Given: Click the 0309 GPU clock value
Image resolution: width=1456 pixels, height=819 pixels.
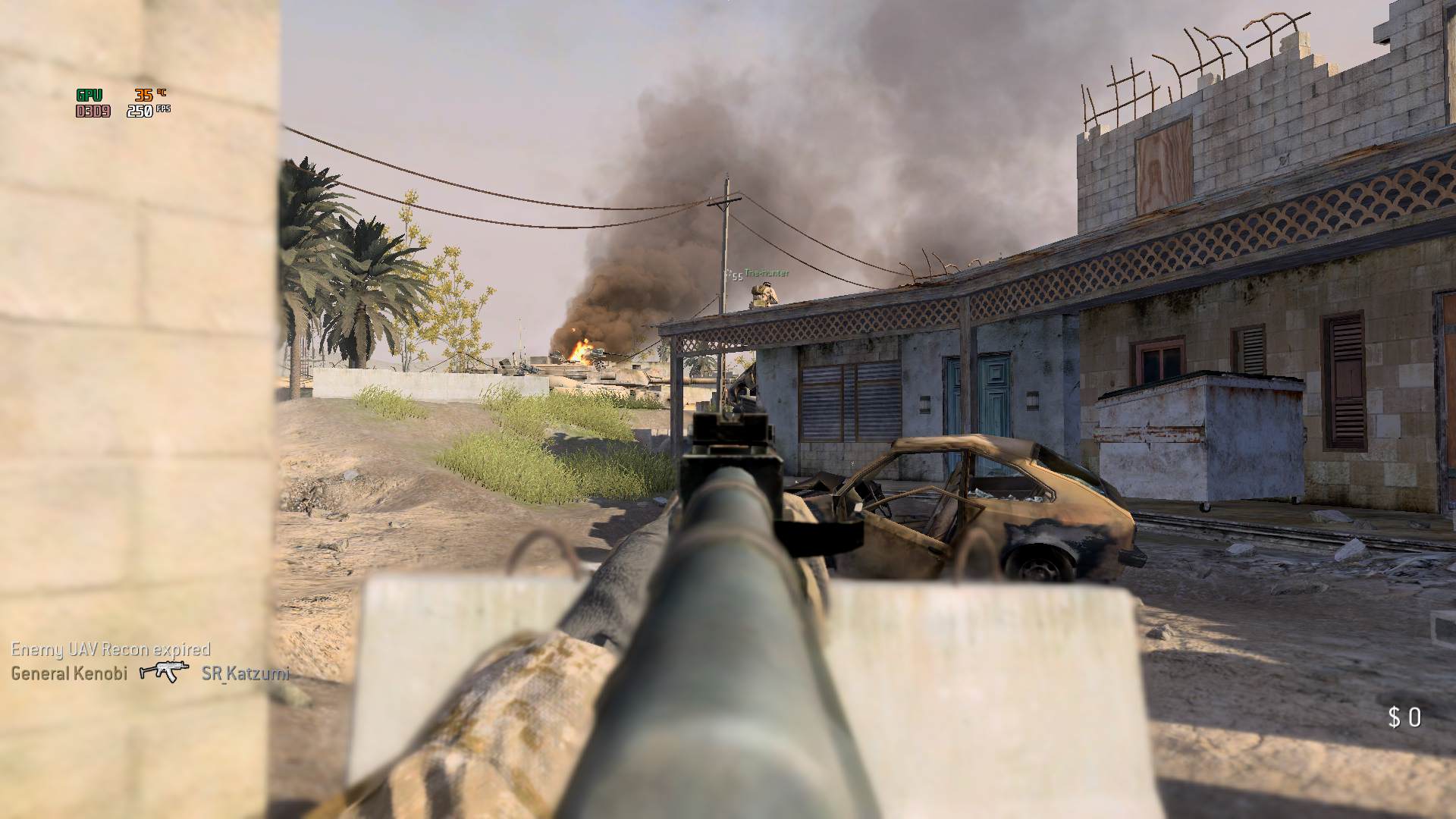Looking at the screenshot, I should coord(94,111).
